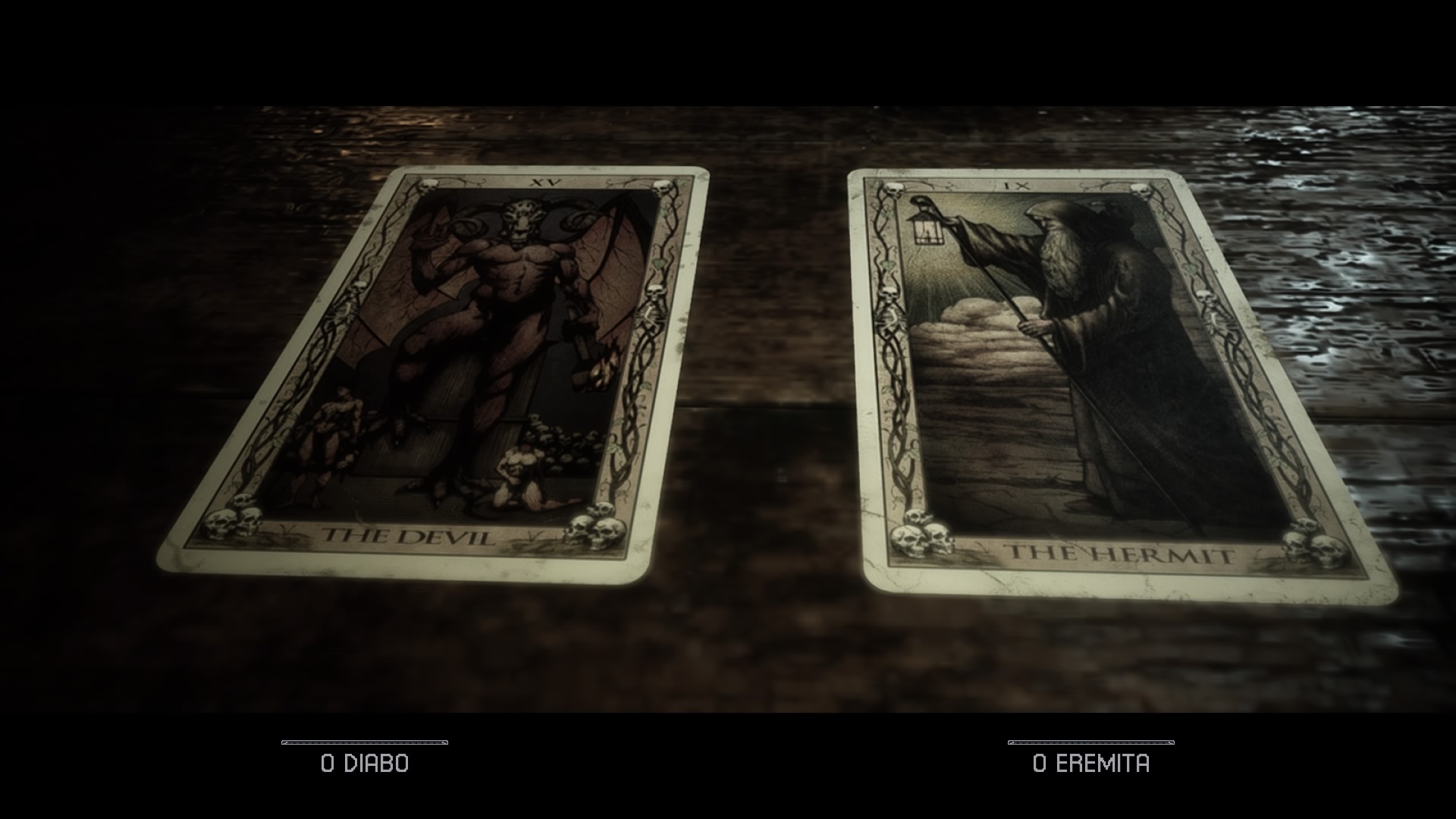Select the lantern held by the Hermit

[925, 227]
